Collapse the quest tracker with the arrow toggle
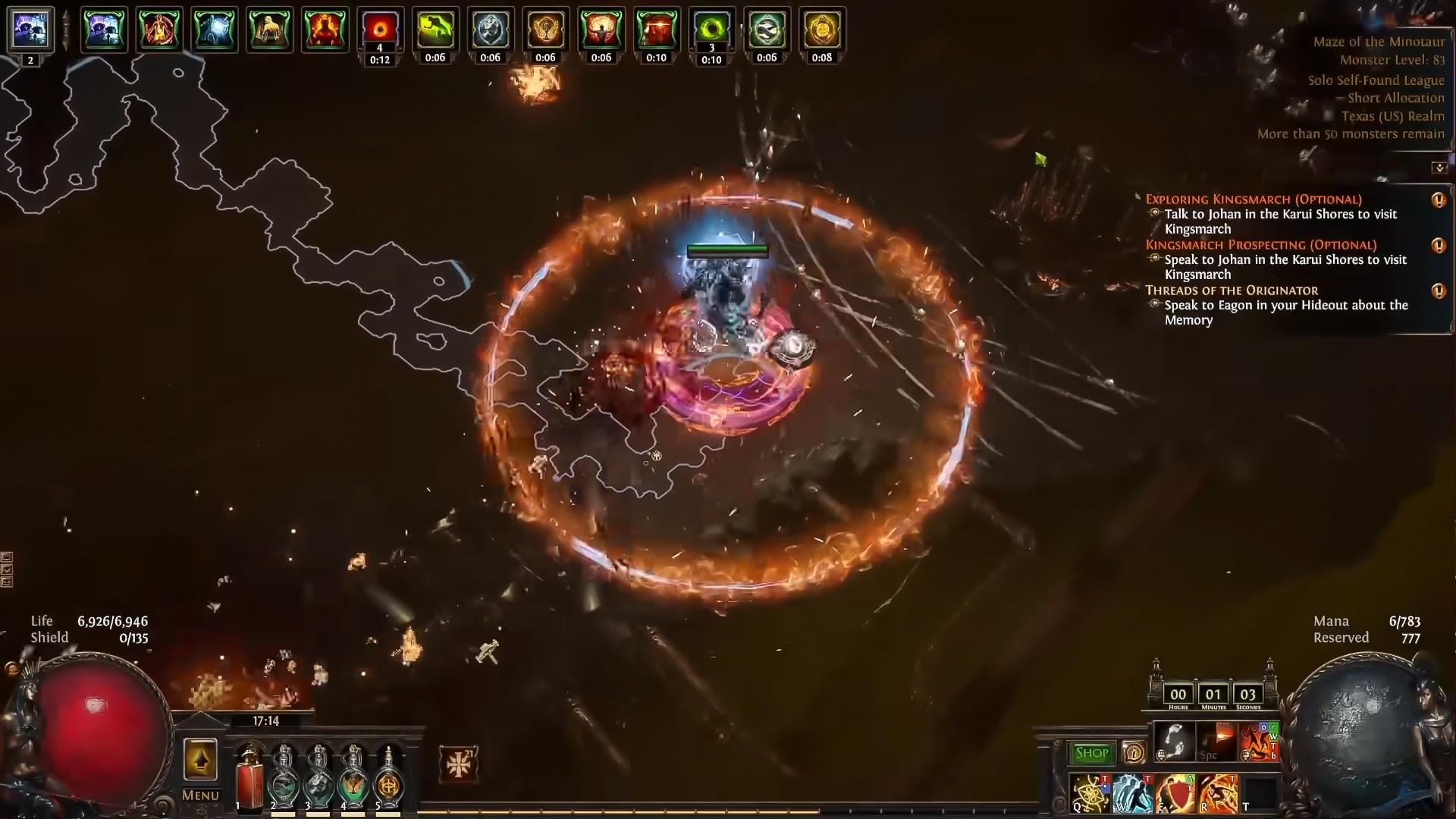The image size is (1456, 819). (x=1439, y=168)
